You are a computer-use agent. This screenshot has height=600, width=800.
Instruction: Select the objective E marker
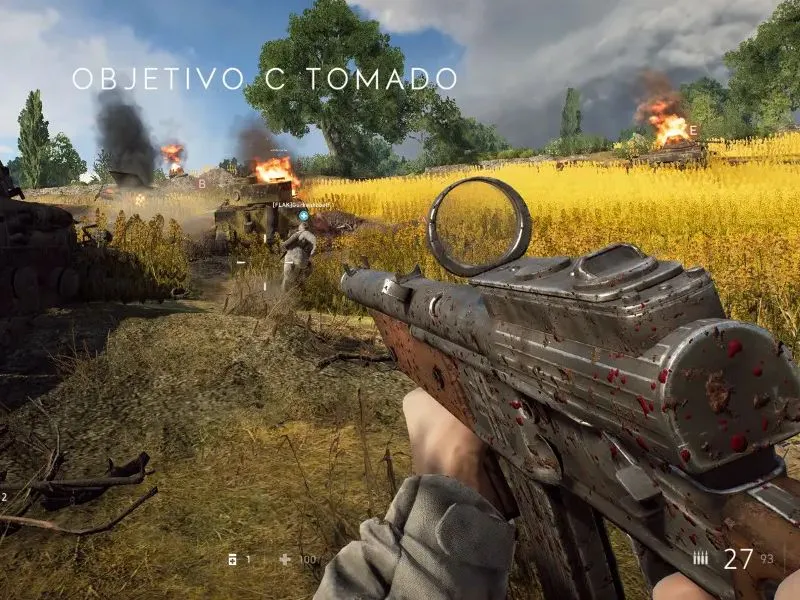694,130
